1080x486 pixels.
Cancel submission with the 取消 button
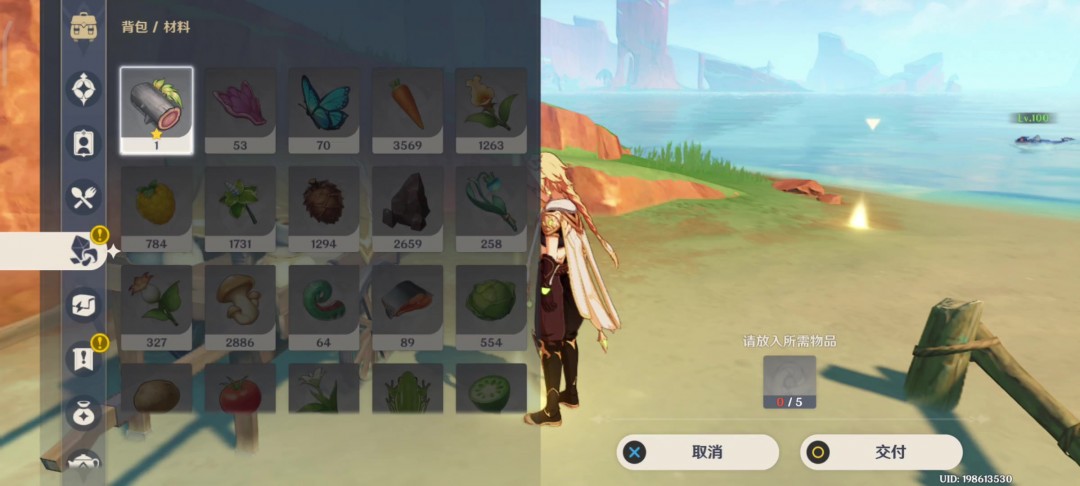point(697,452)
